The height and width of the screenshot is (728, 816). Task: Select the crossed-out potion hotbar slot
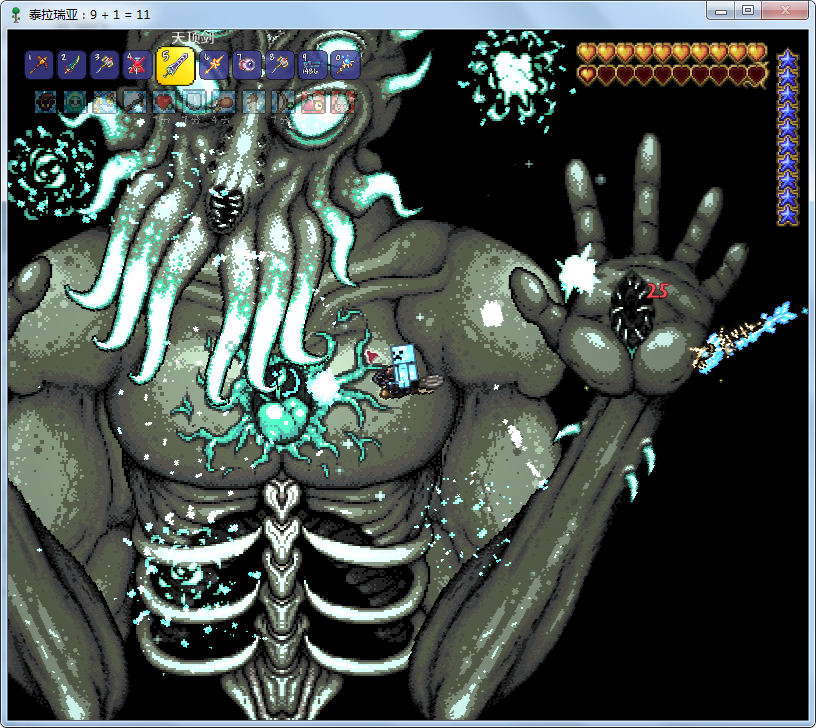click(x=137, y=65)
